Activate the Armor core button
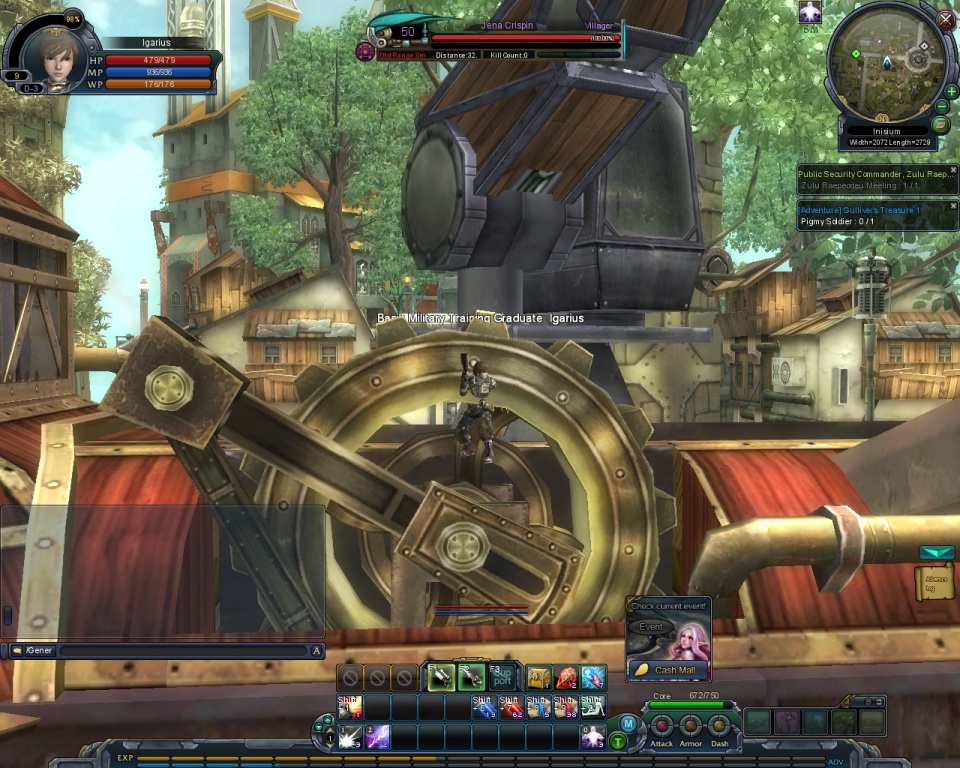 tap(691, 725)
